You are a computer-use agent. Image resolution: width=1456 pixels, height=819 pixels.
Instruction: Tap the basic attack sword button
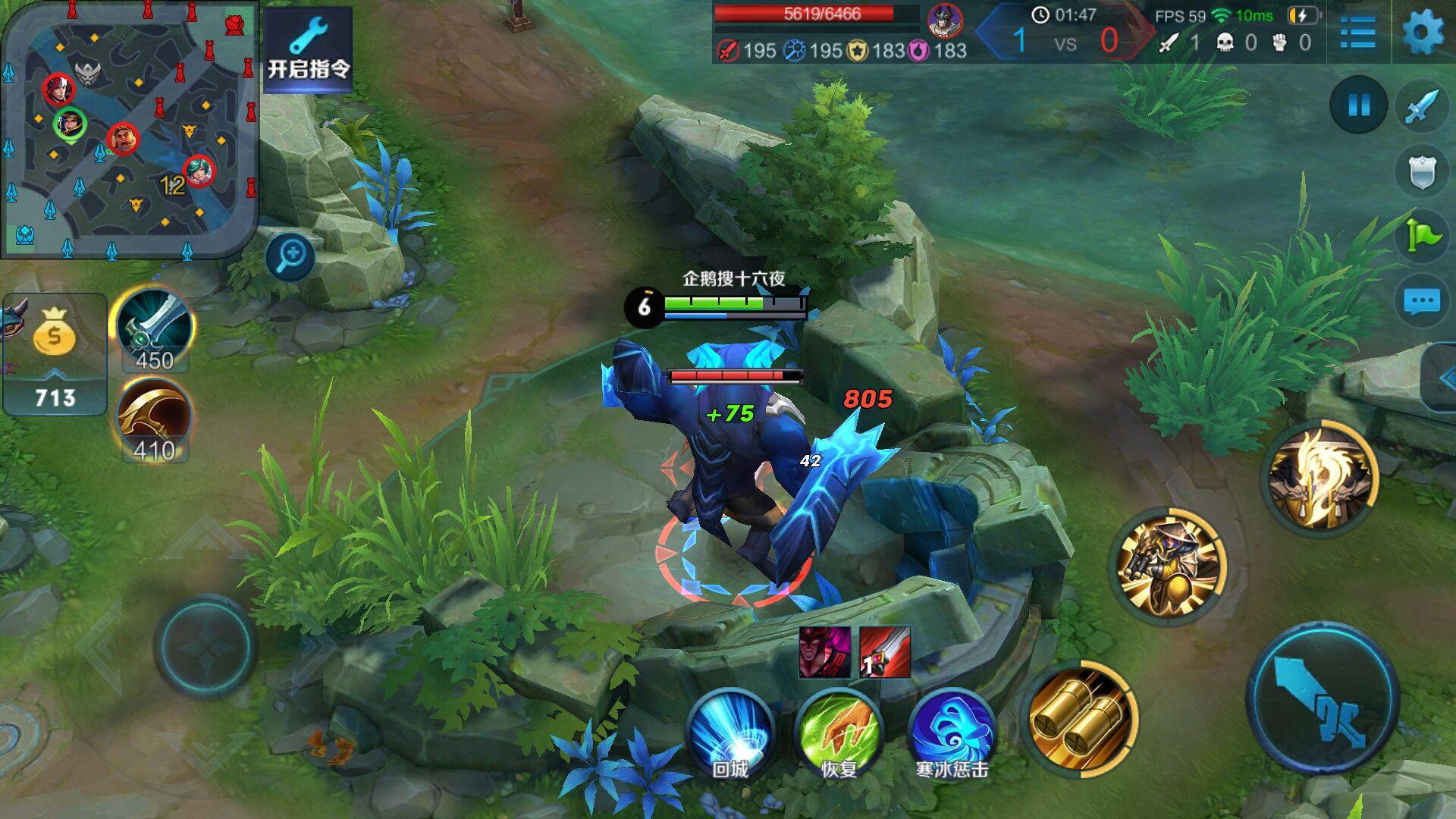click(1323, 696)
